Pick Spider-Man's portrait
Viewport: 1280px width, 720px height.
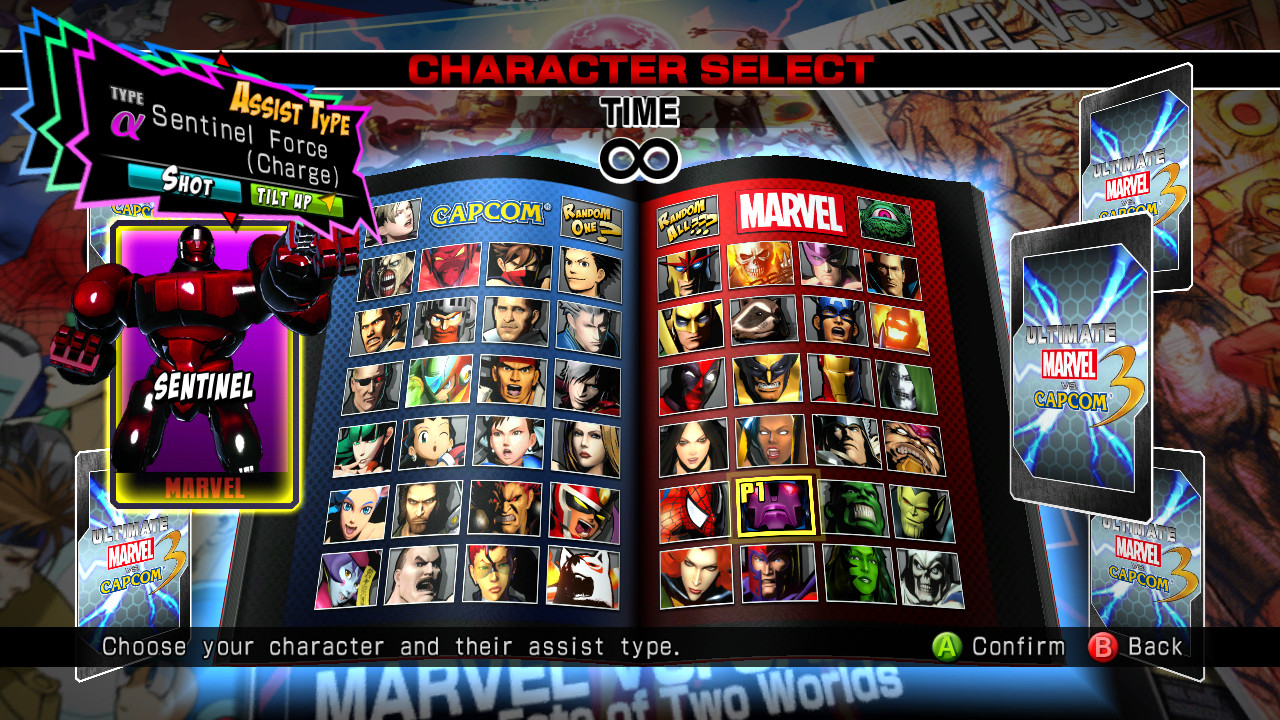(x=688, y=512)
